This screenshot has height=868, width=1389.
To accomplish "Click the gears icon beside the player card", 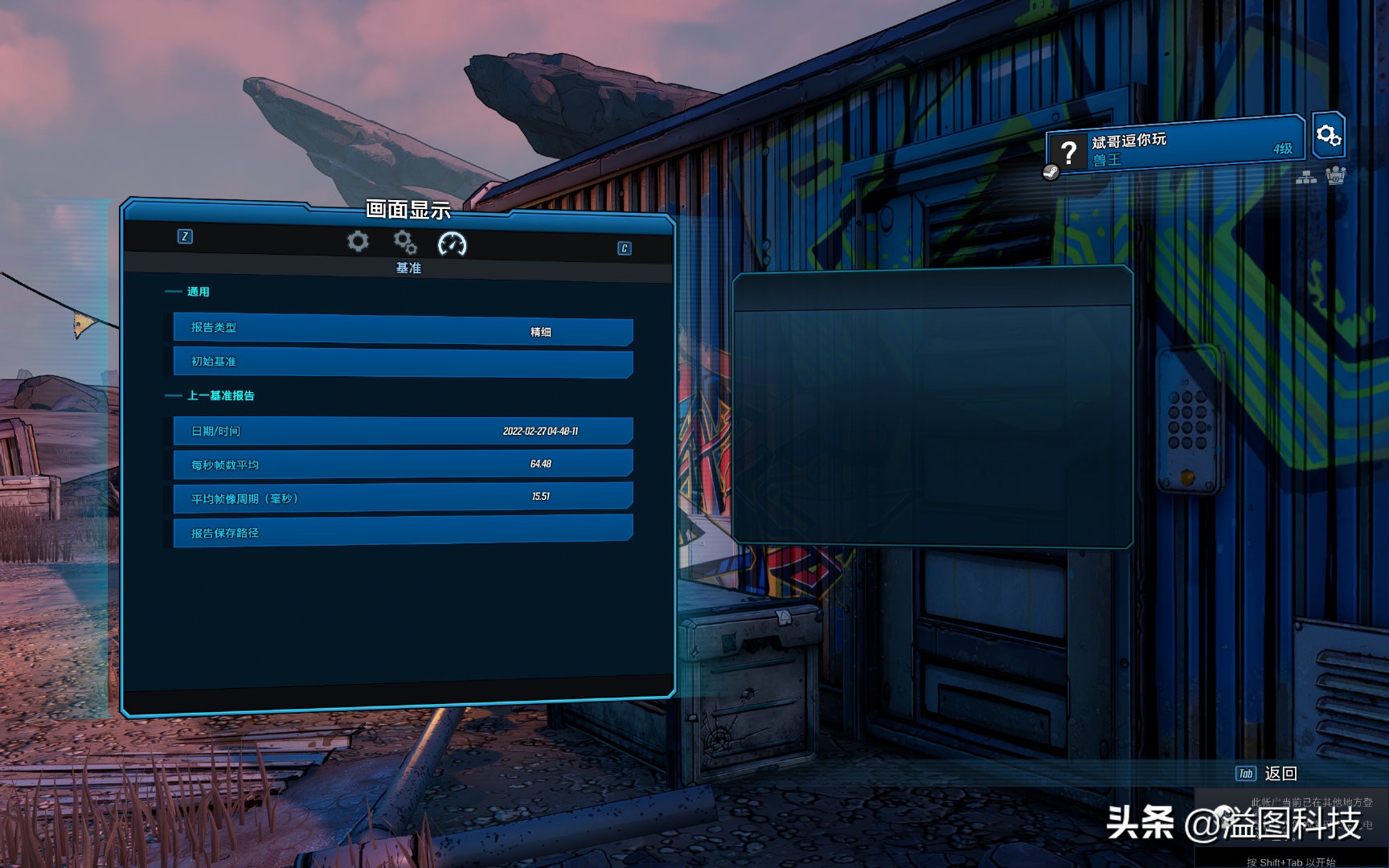I will tap(1328, 135).
